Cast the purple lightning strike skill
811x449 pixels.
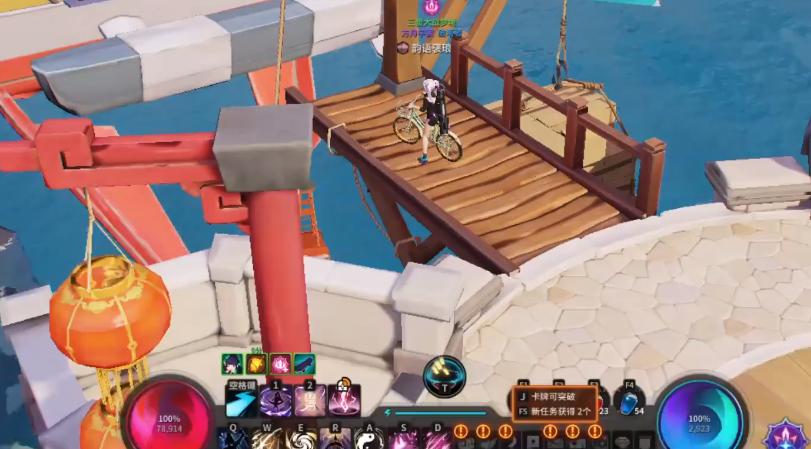345,403
